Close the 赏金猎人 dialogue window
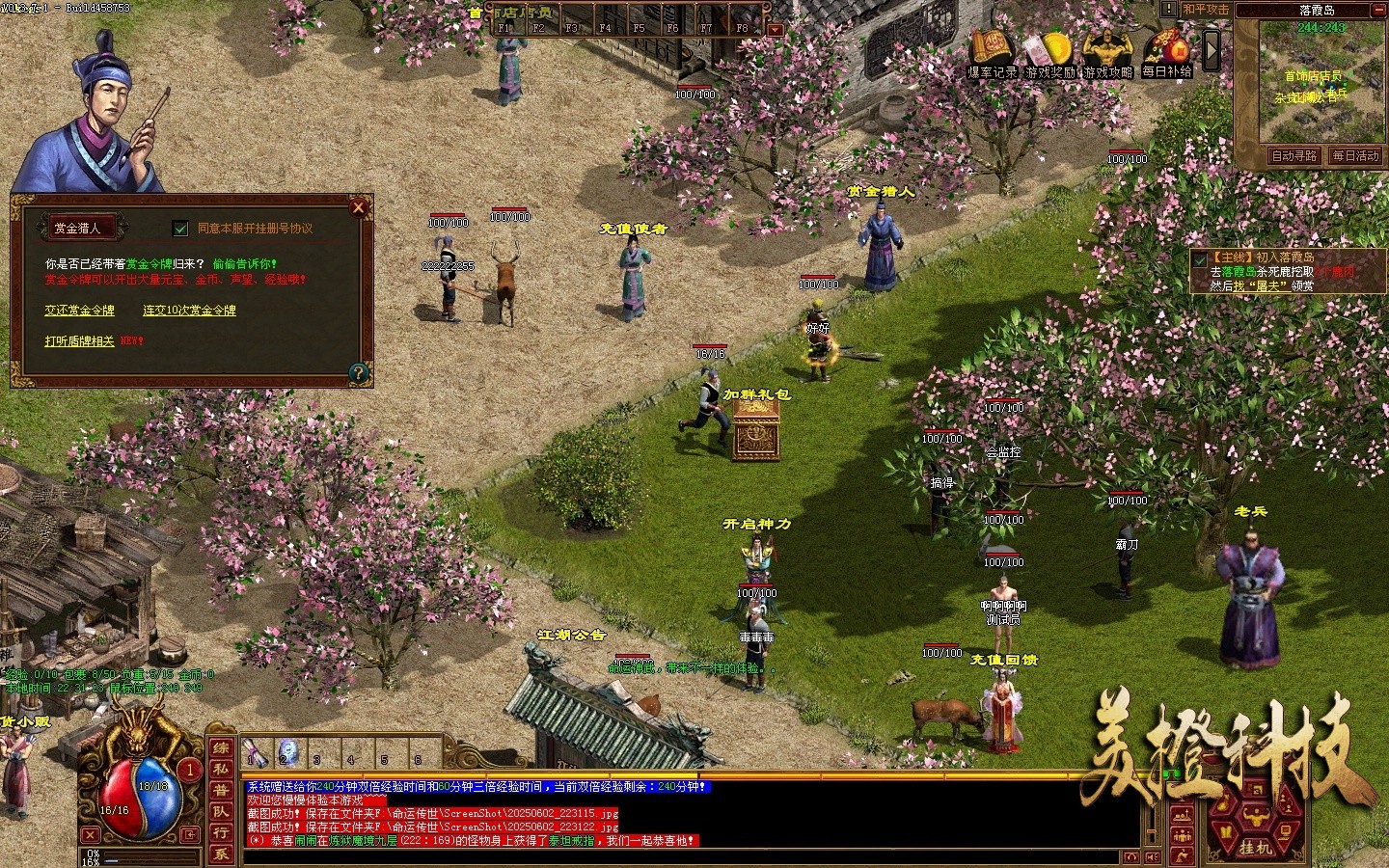1389x868 pixels. pyautogui.click(x=359, y=207)
